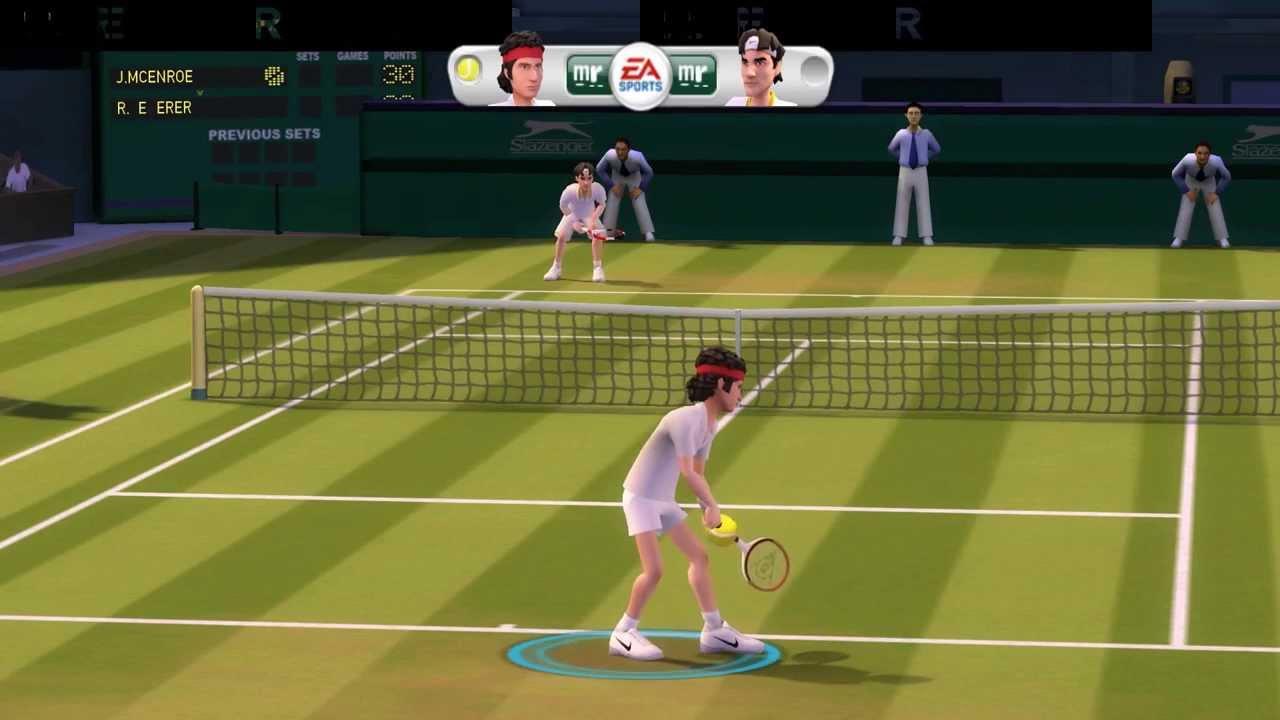Click the left mr gamertag badge
1280x720 pixels.
[x=587, y=73]
